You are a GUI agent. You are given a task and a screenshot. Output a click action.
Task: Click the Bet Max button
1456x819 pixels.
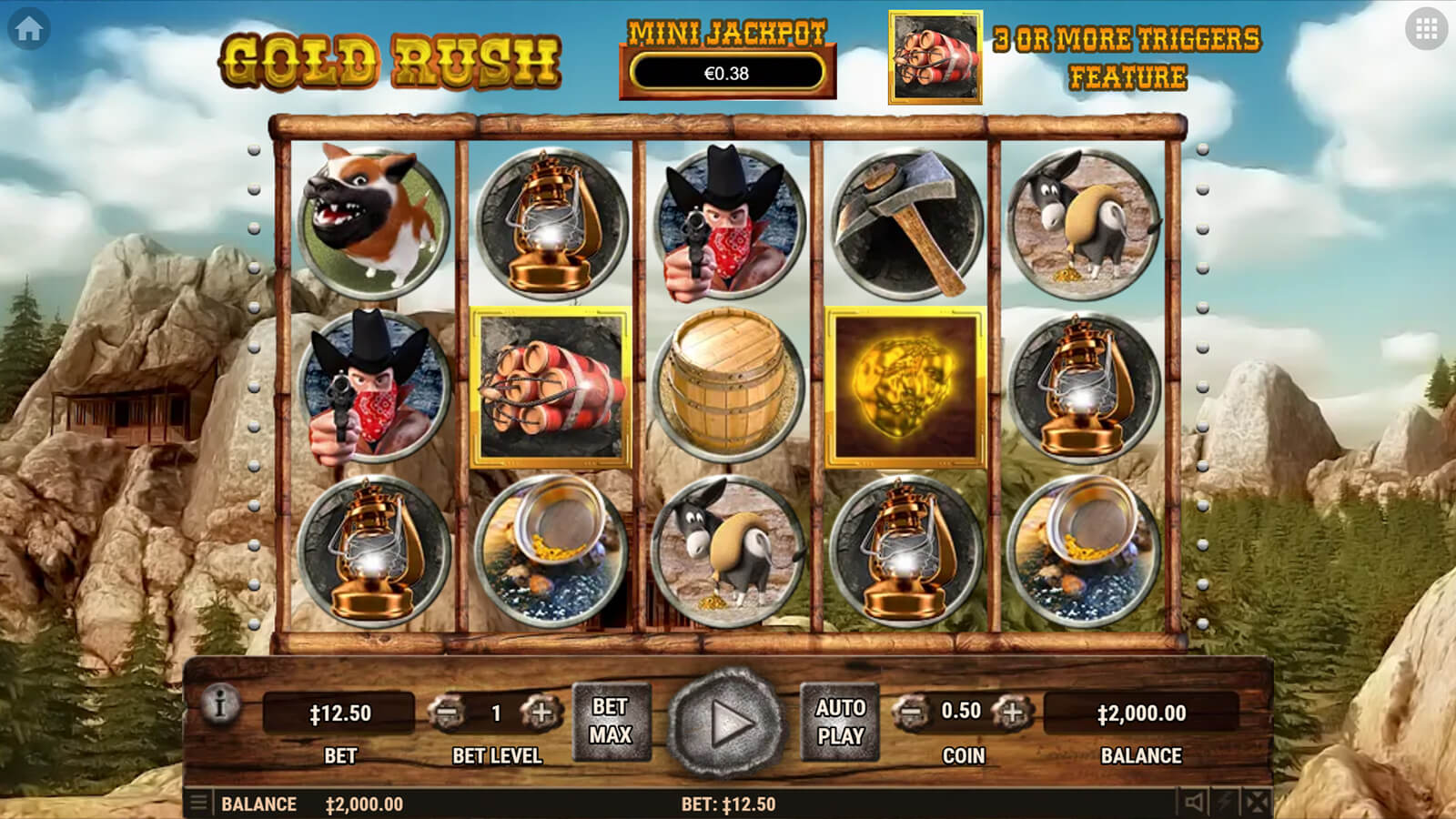point(611,721)
